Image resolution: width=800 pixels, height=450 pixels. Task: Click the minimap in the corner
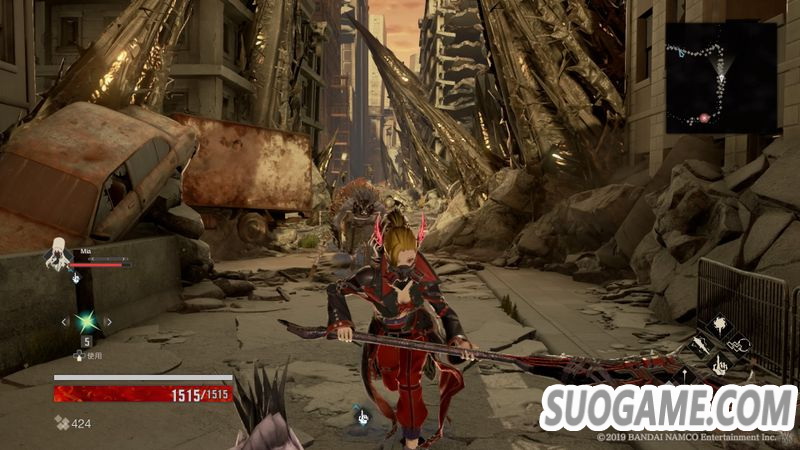click(x=721, y=78)
